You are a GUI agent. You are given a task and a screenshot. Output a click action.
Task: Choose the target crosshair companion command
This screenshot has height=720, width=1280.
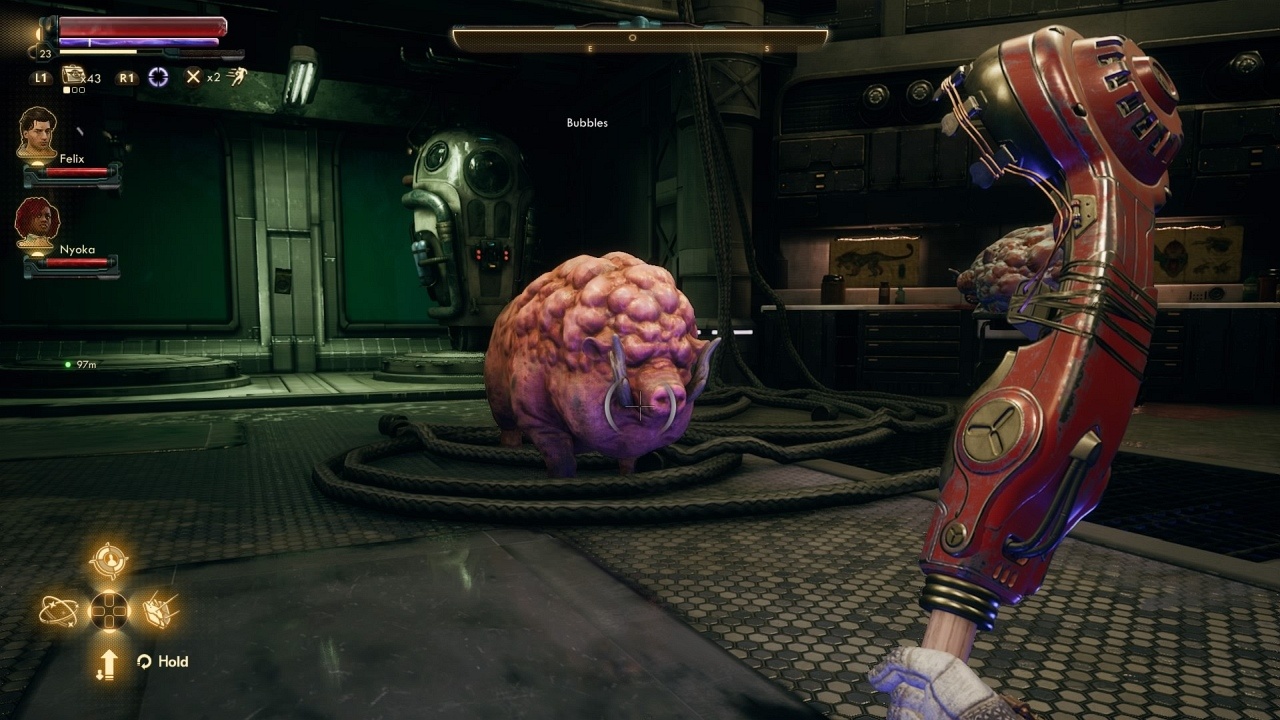(x=108, y=561)
